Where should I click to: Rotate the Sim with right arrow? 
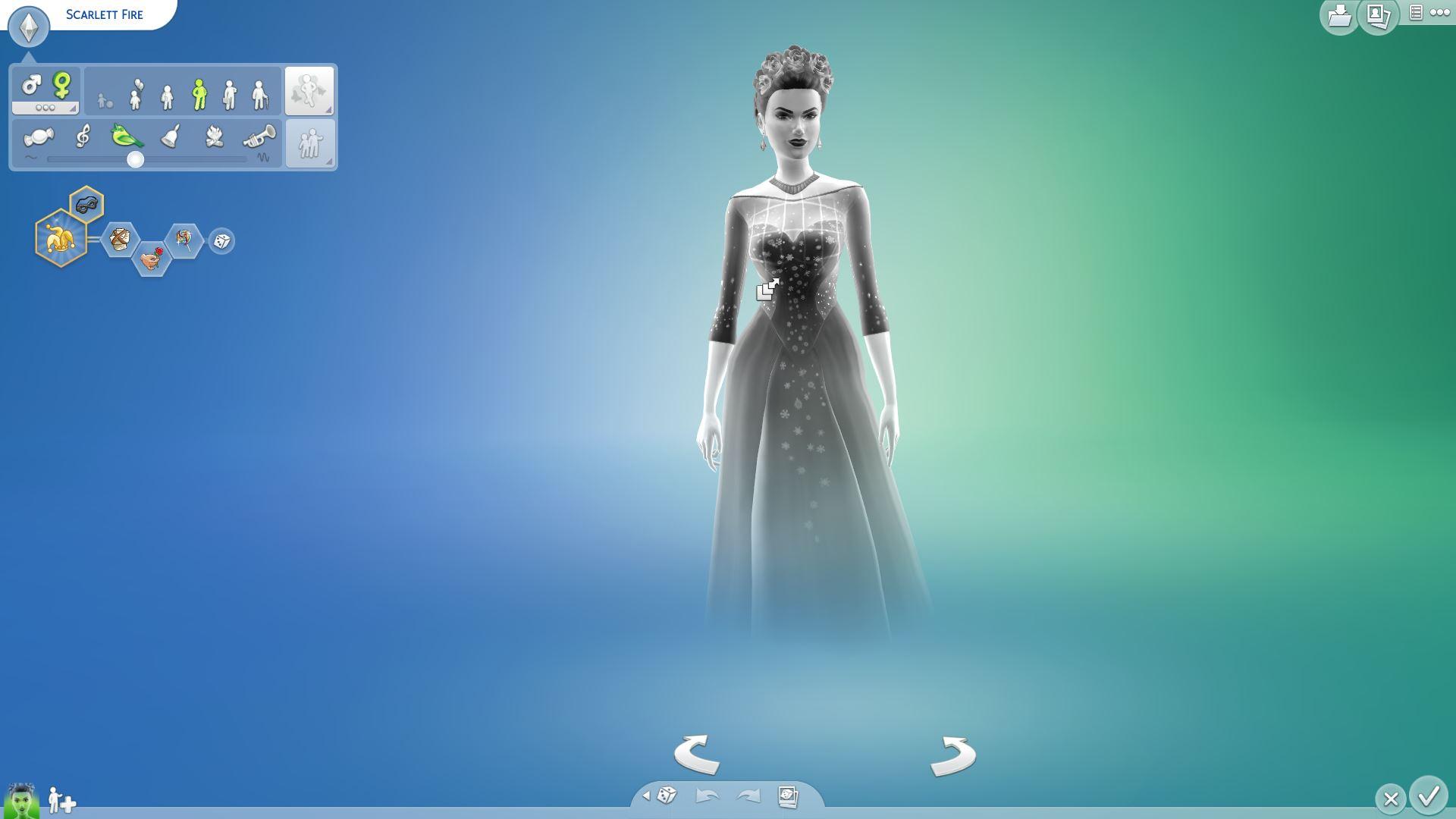point(952,755)
